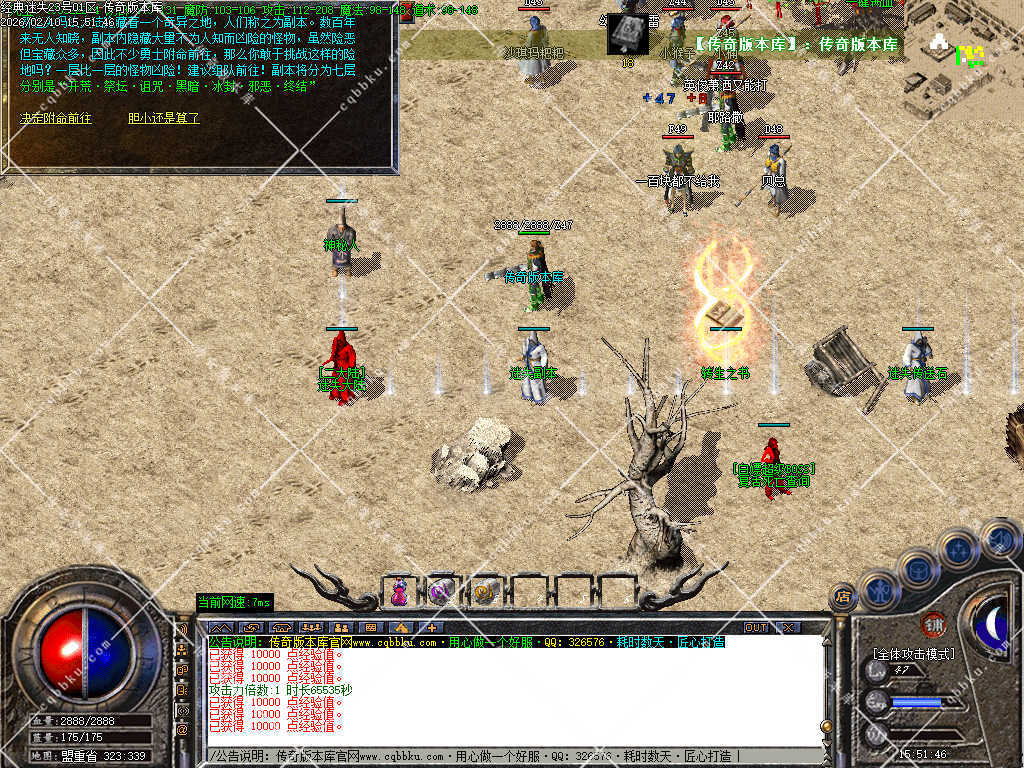Image resolution: width=1024 pixels, height=768 pixels.
Task: Choose the "胆小还是算了" dialogue option
Action: (164, 118)
